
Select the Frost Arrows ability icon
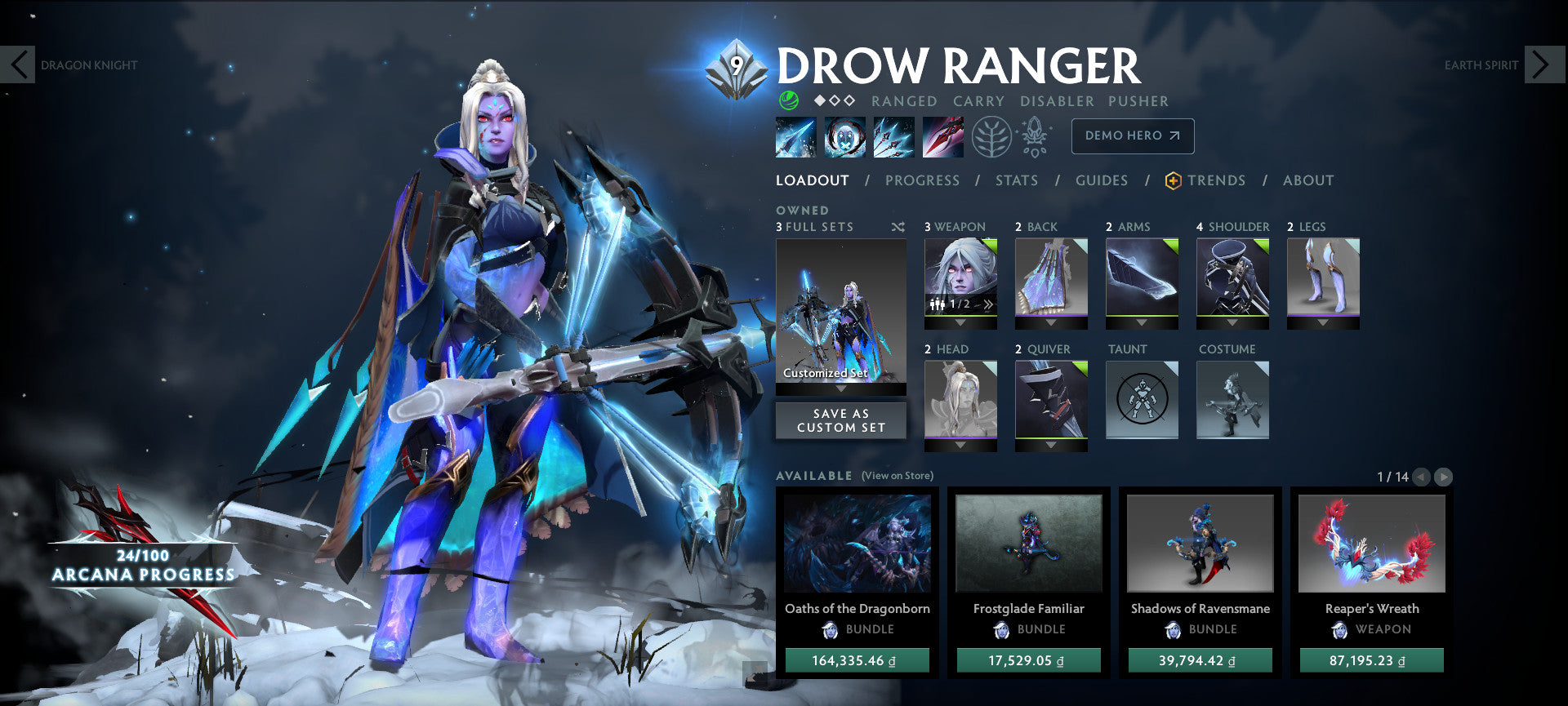tap(795, 136)
